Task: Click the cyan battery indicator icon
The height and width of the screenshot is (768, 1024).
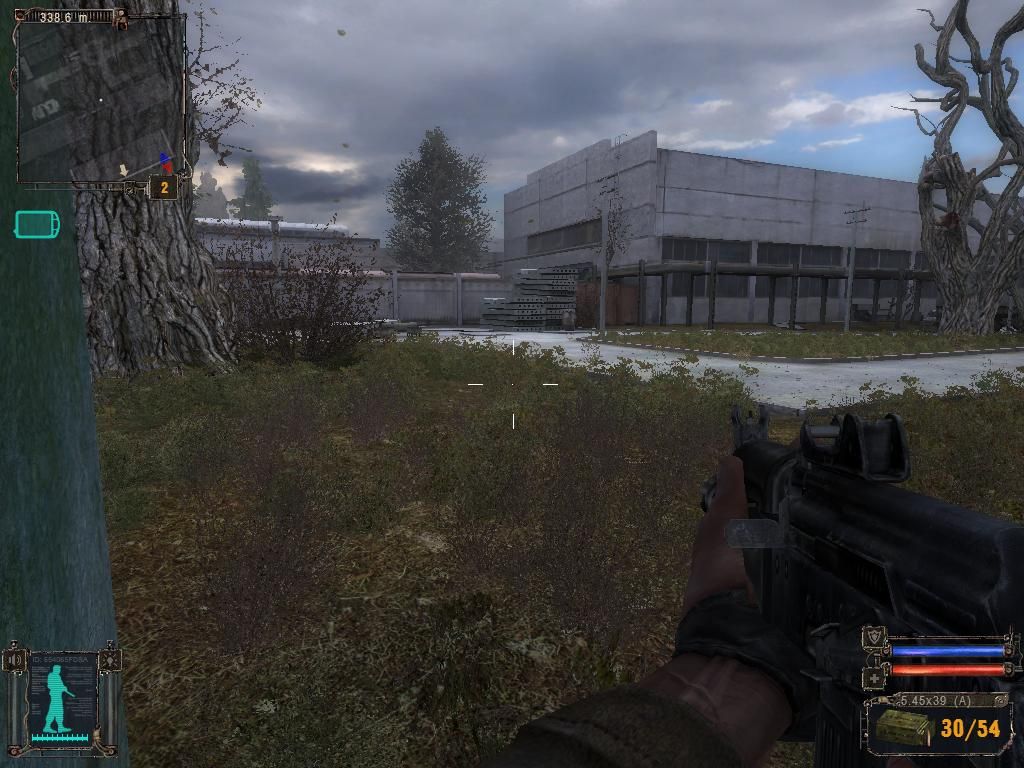Action: tap(37, 225)
